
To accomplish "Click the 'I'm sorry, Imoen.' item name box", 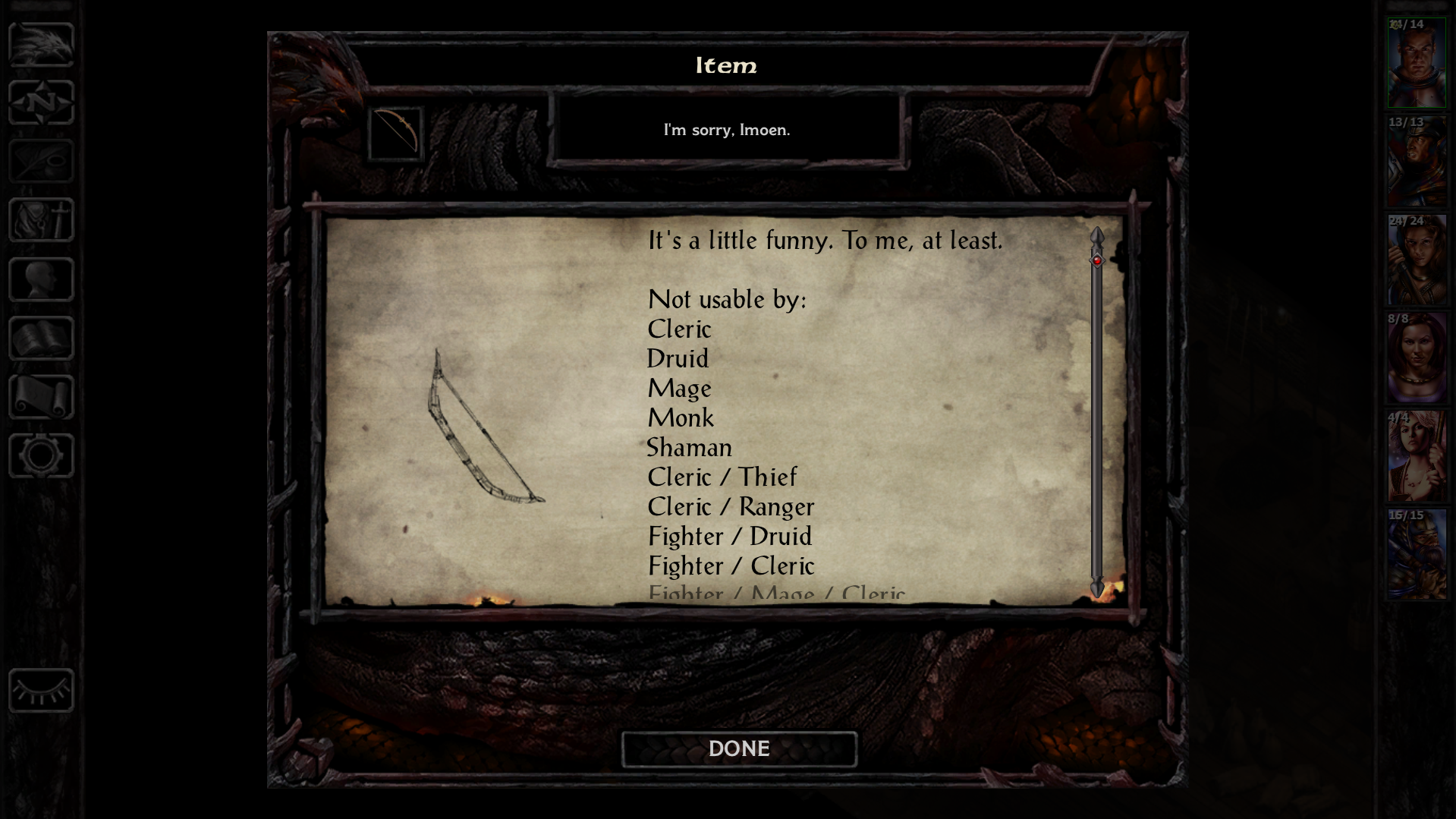I will pyautogui.click(x=727, y=130).
